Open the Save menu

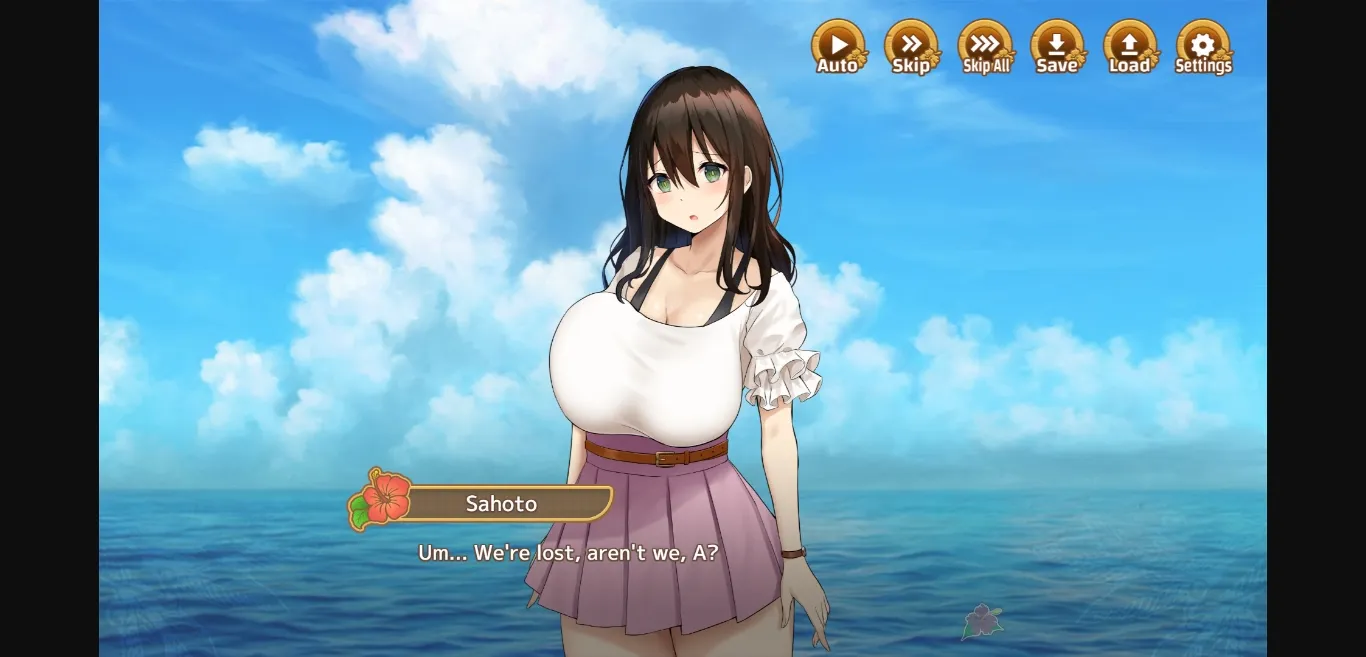coord(1057,47)
